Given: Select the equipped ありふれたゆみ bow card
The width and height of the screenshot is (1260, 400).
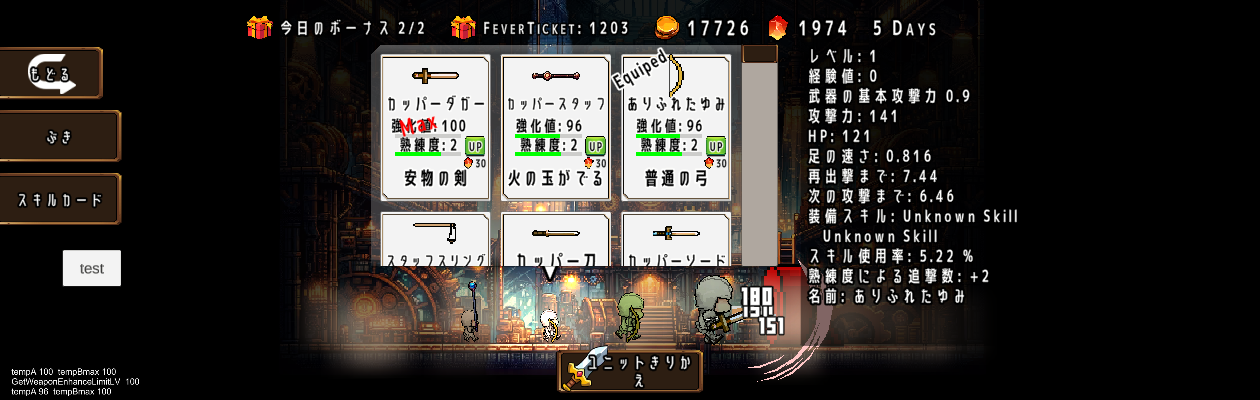Looking at the screenshot, I should click(x=676, y=125).
